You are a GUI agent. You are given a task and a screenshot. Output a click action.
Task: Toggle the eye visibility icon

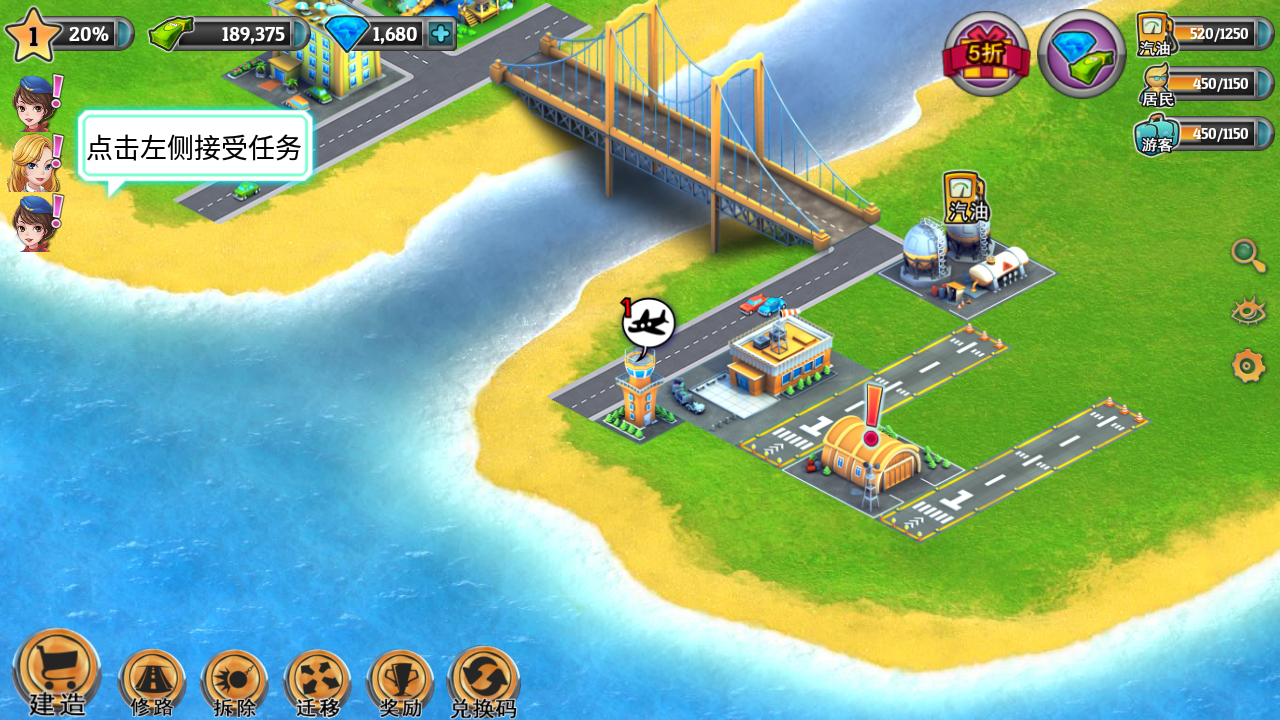coord(1248,311)
